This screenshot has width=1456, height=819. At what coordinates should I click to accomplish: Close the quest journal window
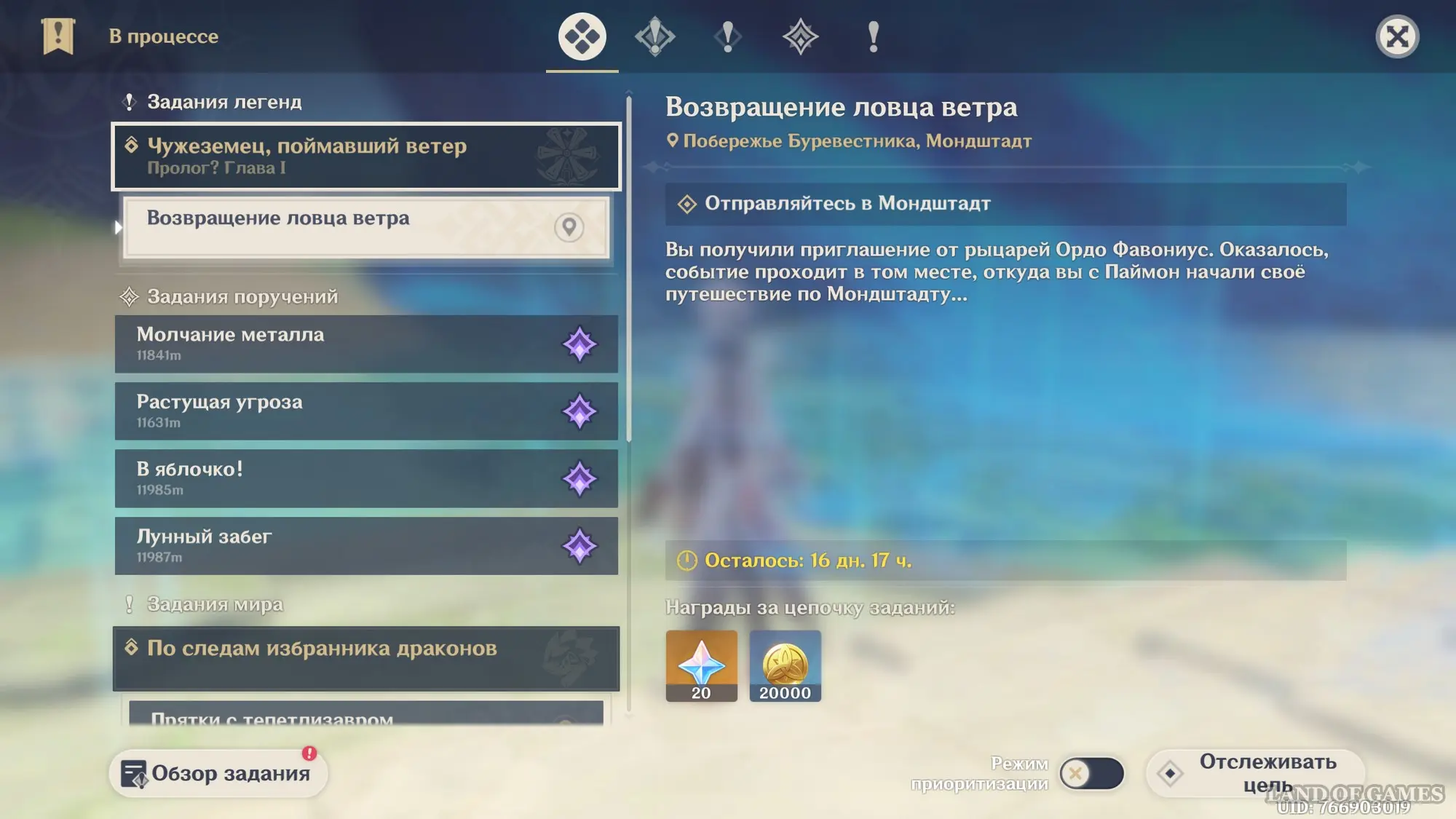[x=1397, y=36]
